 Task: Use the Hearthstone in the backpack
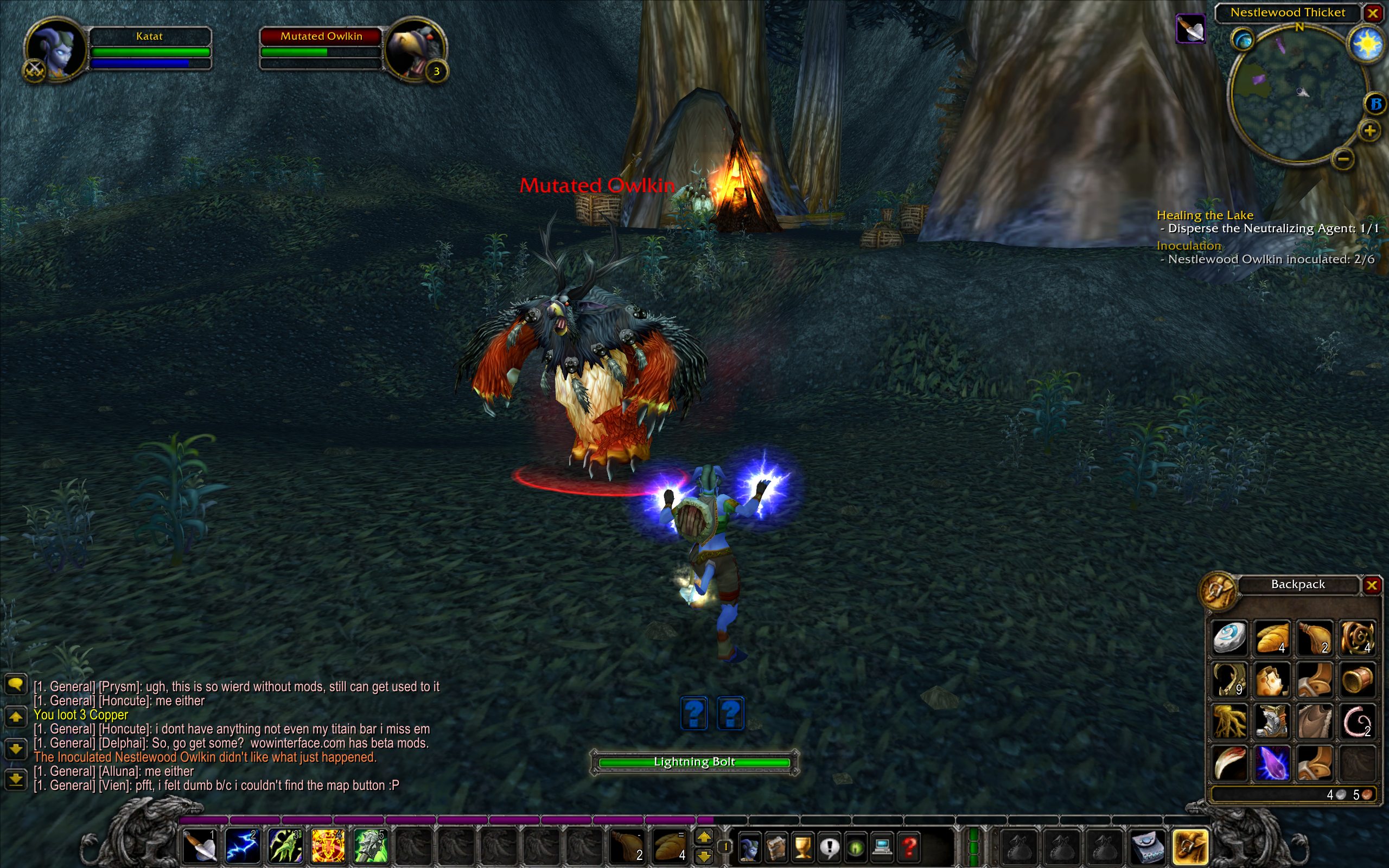pyautogui.click(x=1229, y=637)
